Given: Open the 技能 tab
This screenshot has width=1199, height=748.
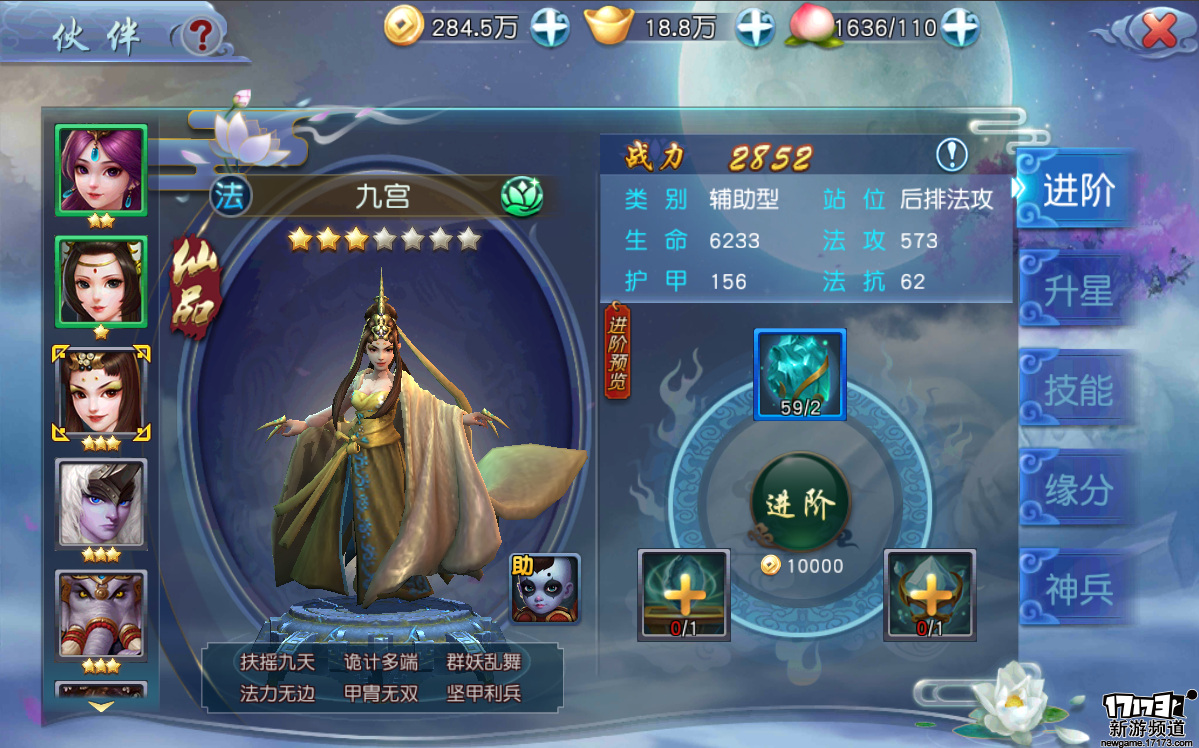Looking at the screenshot, I should pos(1077,391).
